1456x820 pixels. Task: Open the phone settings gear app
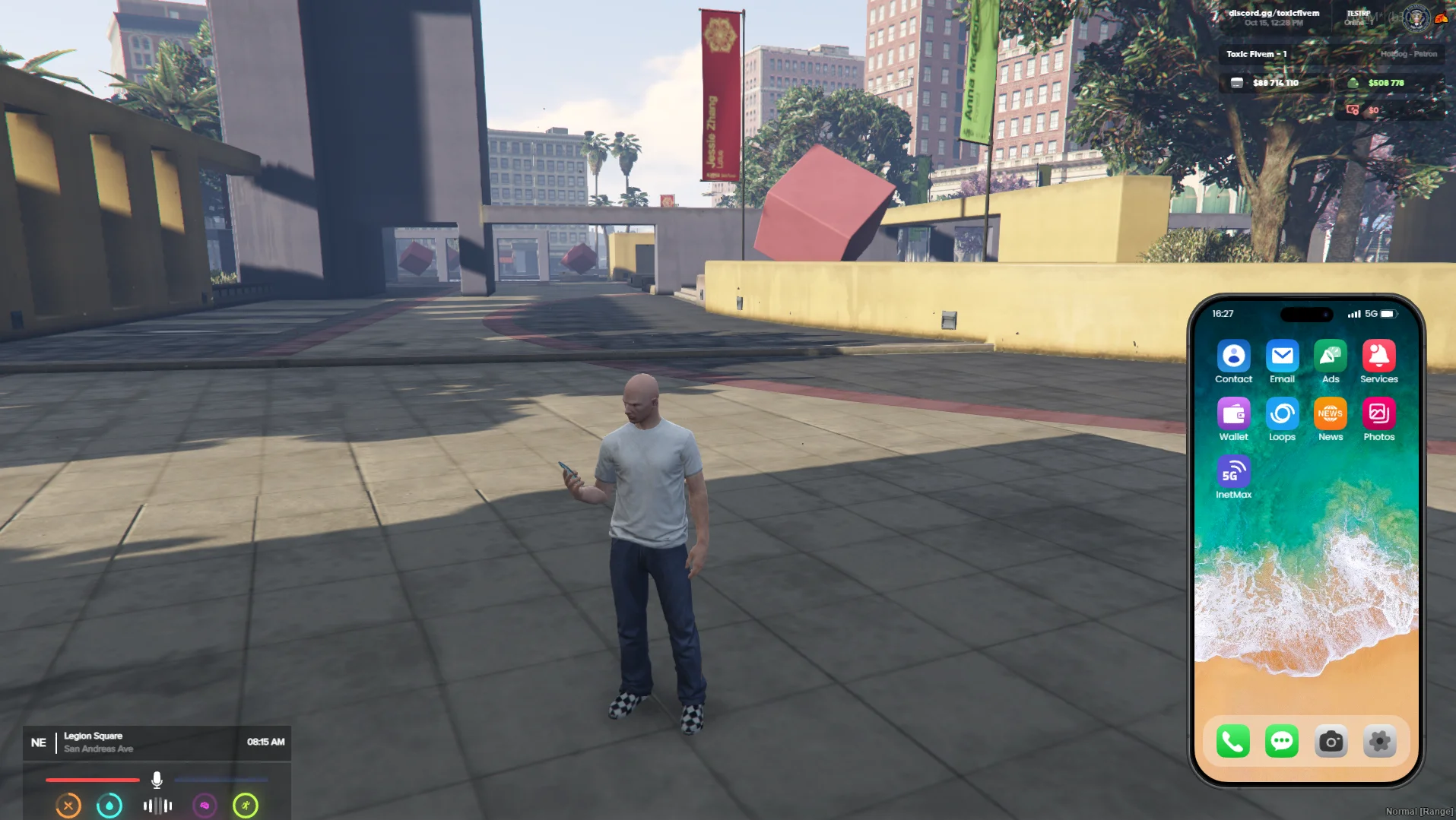coord(1379,741)
